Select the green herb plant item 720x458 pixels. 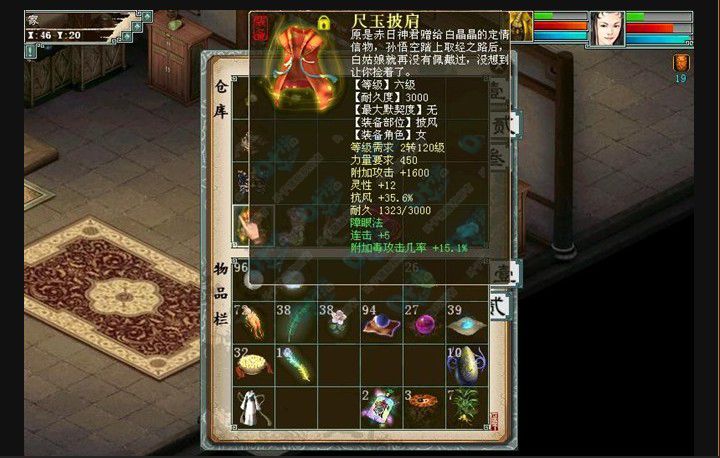(466, 407)
